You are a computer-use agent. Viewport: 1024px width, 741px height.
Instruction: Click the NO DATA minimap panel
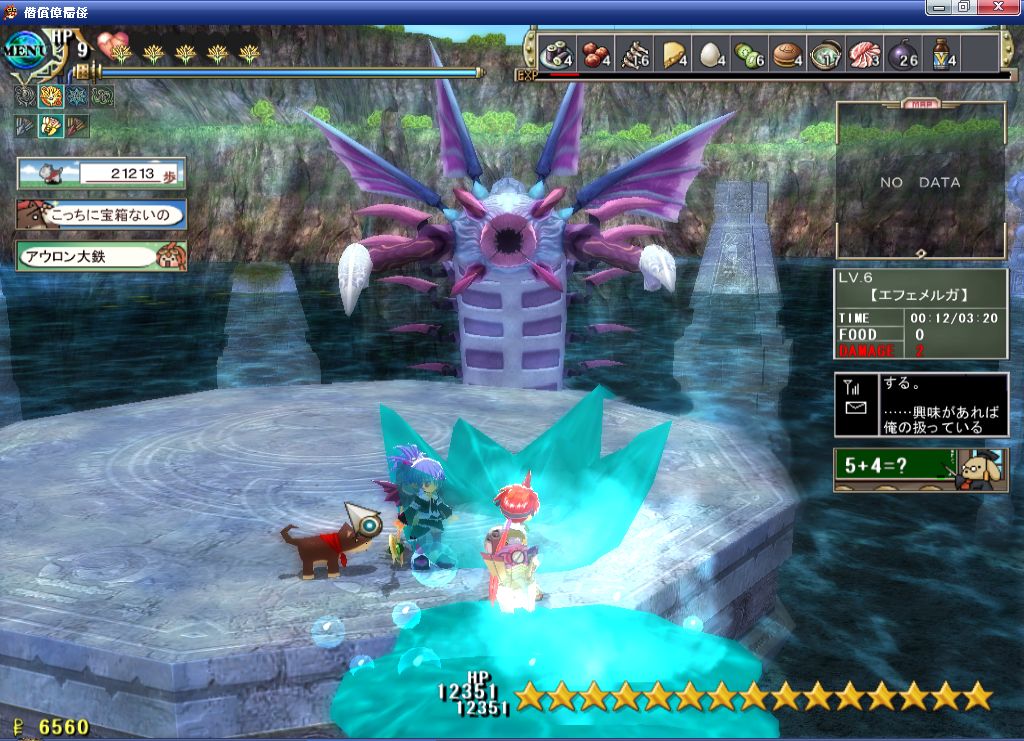point(920,182)
